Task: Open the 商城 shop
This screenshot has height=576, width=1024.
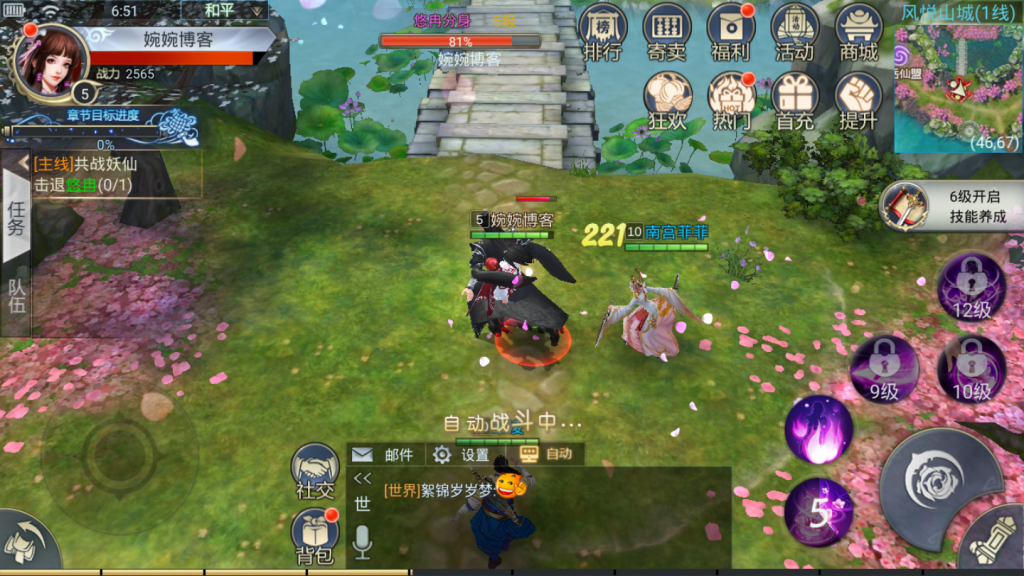Action: (x=859, y=32)
